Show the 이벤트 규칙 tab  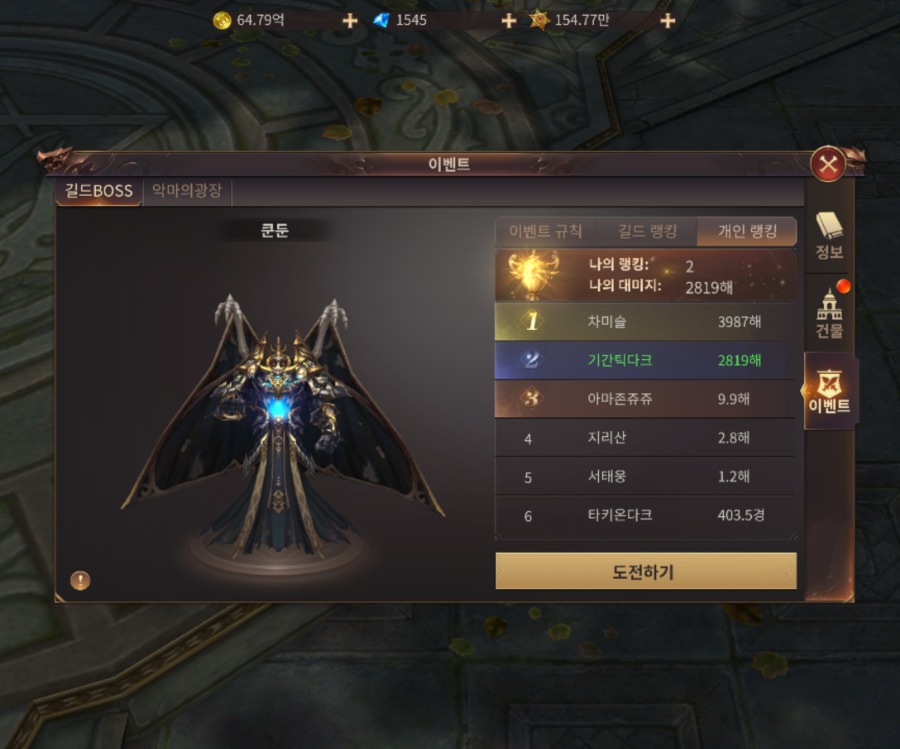pyautogui.click(x=545, y=231)
